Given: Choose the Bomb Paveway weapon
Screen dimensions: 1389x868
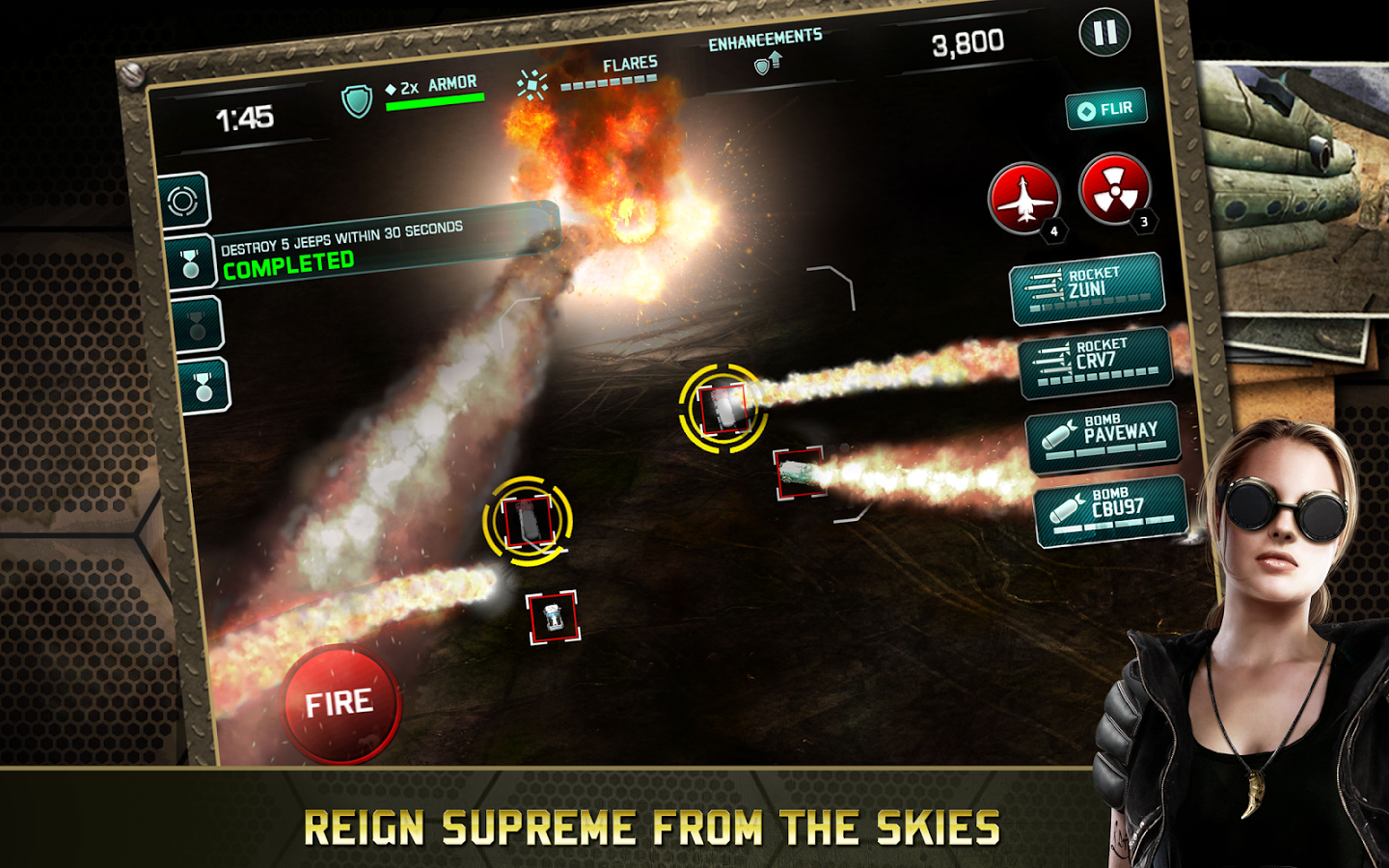Looking at the screenshot, I should point(1103,435).
